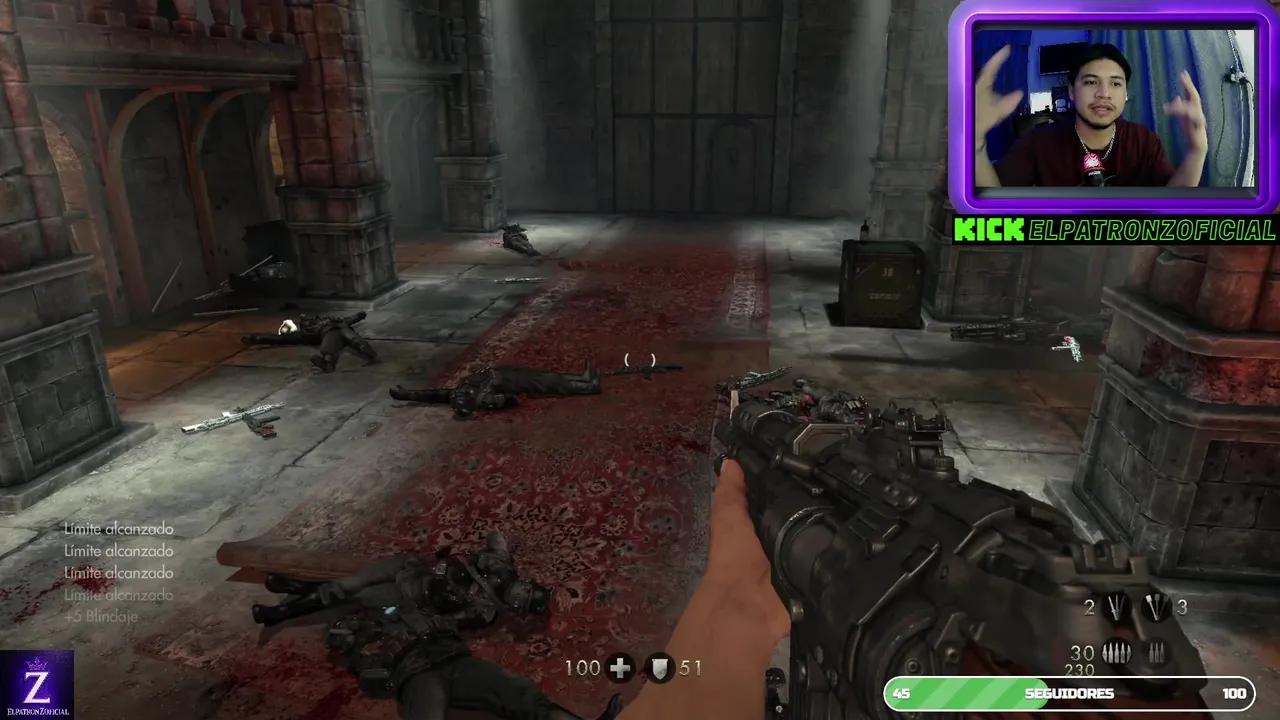Click the Kick ELPATRONZOFICIAL channel banner
The width and height of the screenshot is (1280, 720).
point(1114,230)
